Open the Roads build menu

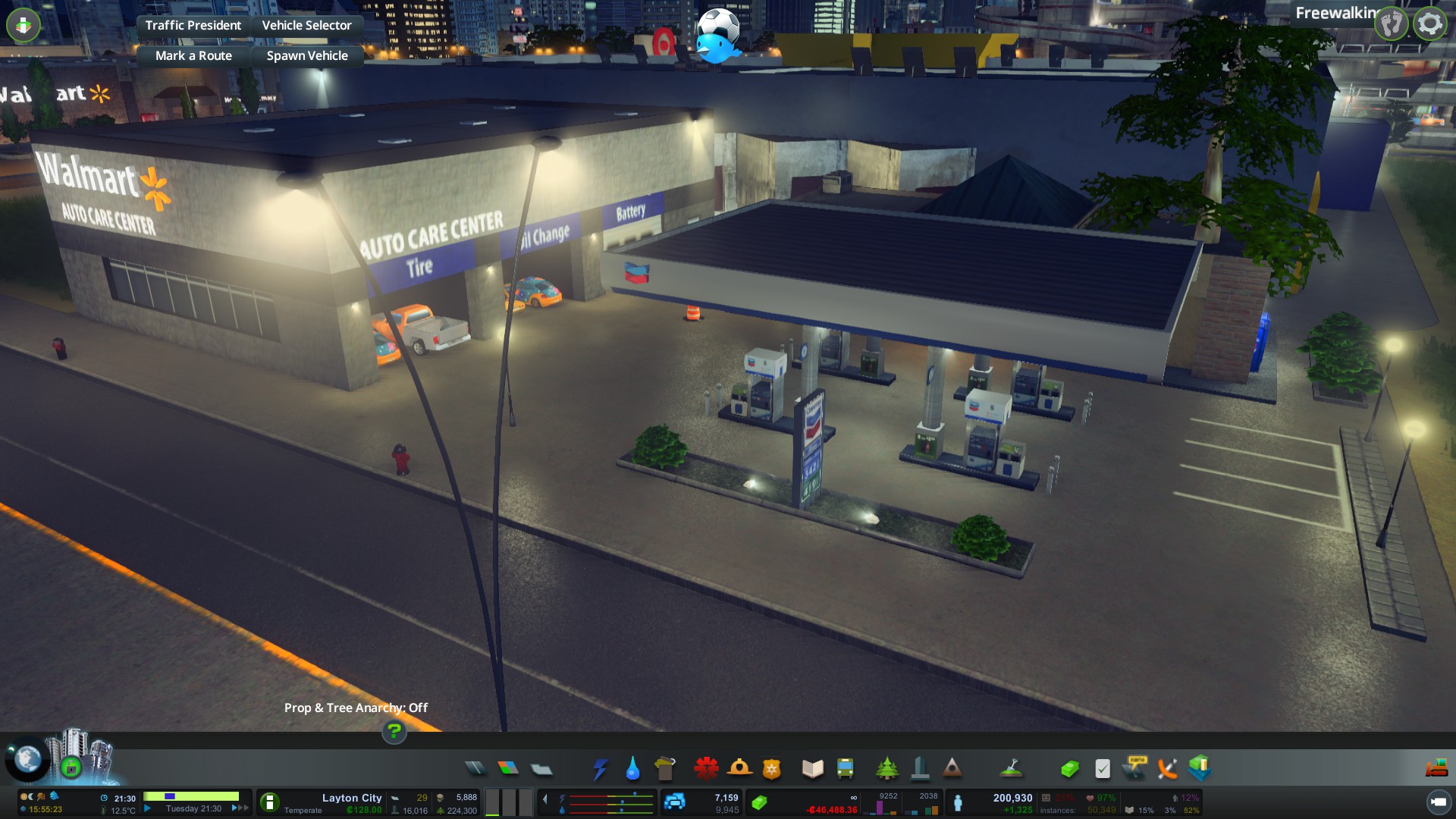tap(475, 768)
